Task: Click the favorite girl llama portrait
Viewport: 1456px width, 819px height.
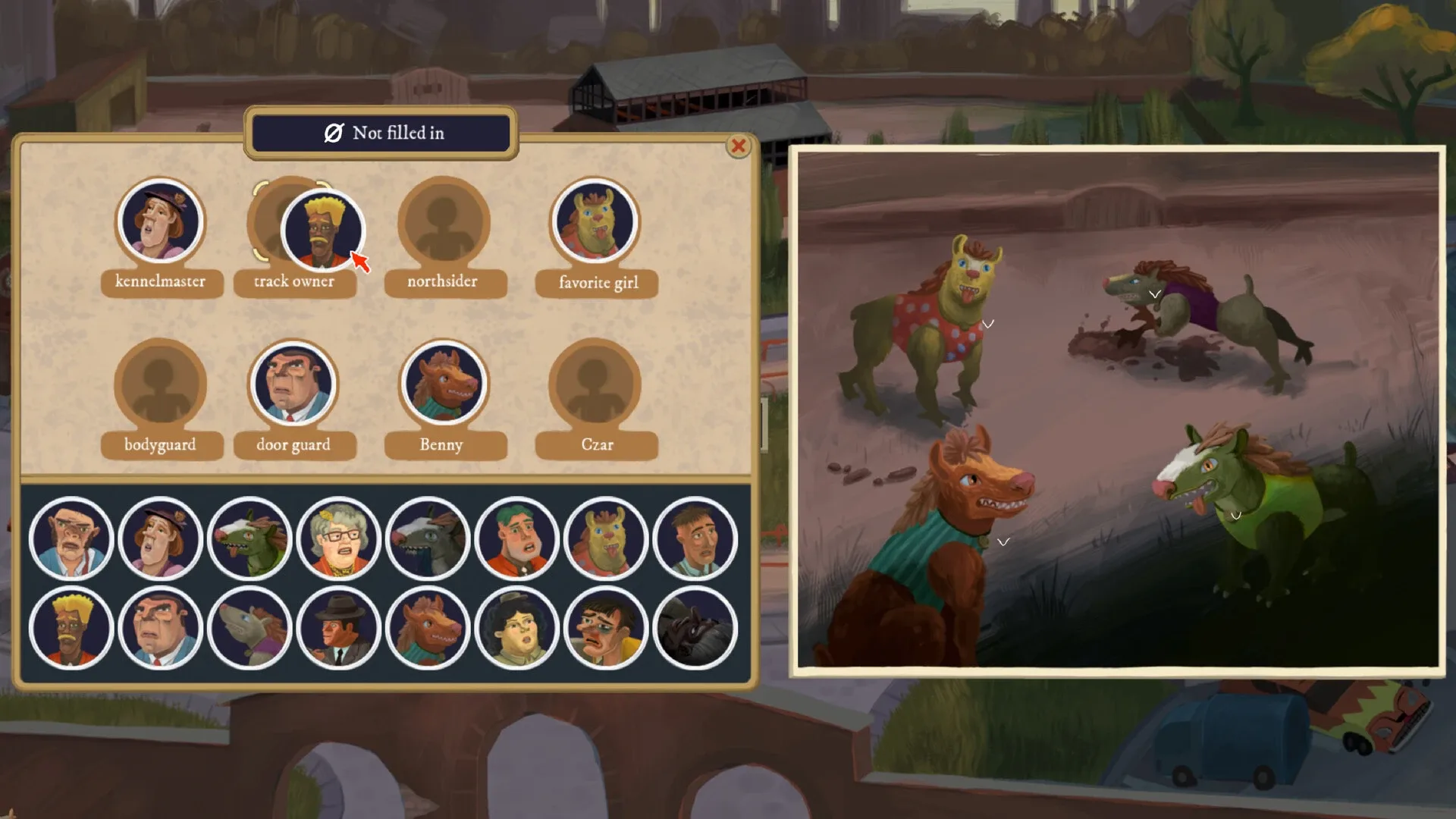Action: click(596, 222)
